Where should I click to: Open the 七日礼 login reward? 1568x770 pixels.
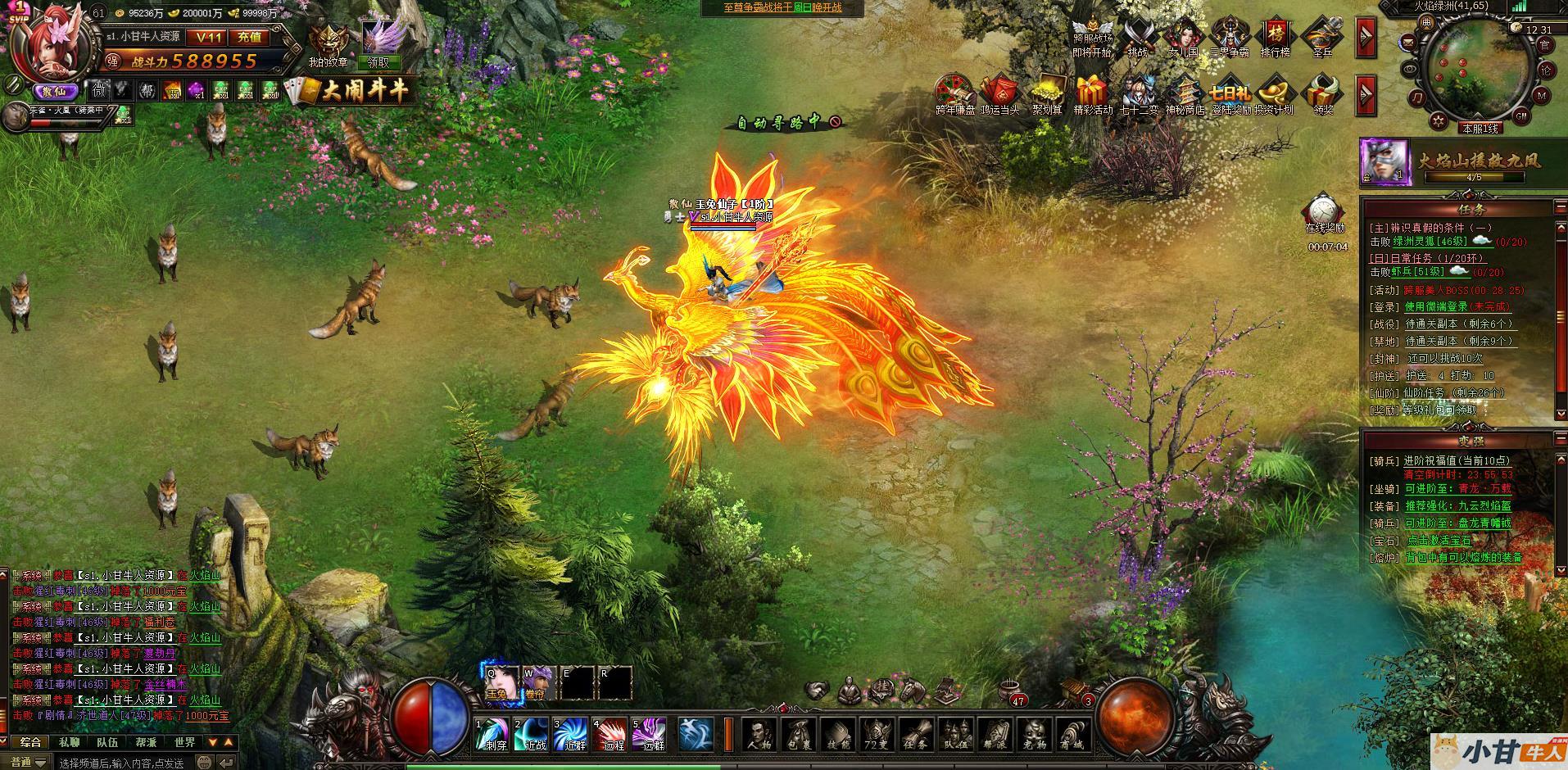(x=1231, y=96)
